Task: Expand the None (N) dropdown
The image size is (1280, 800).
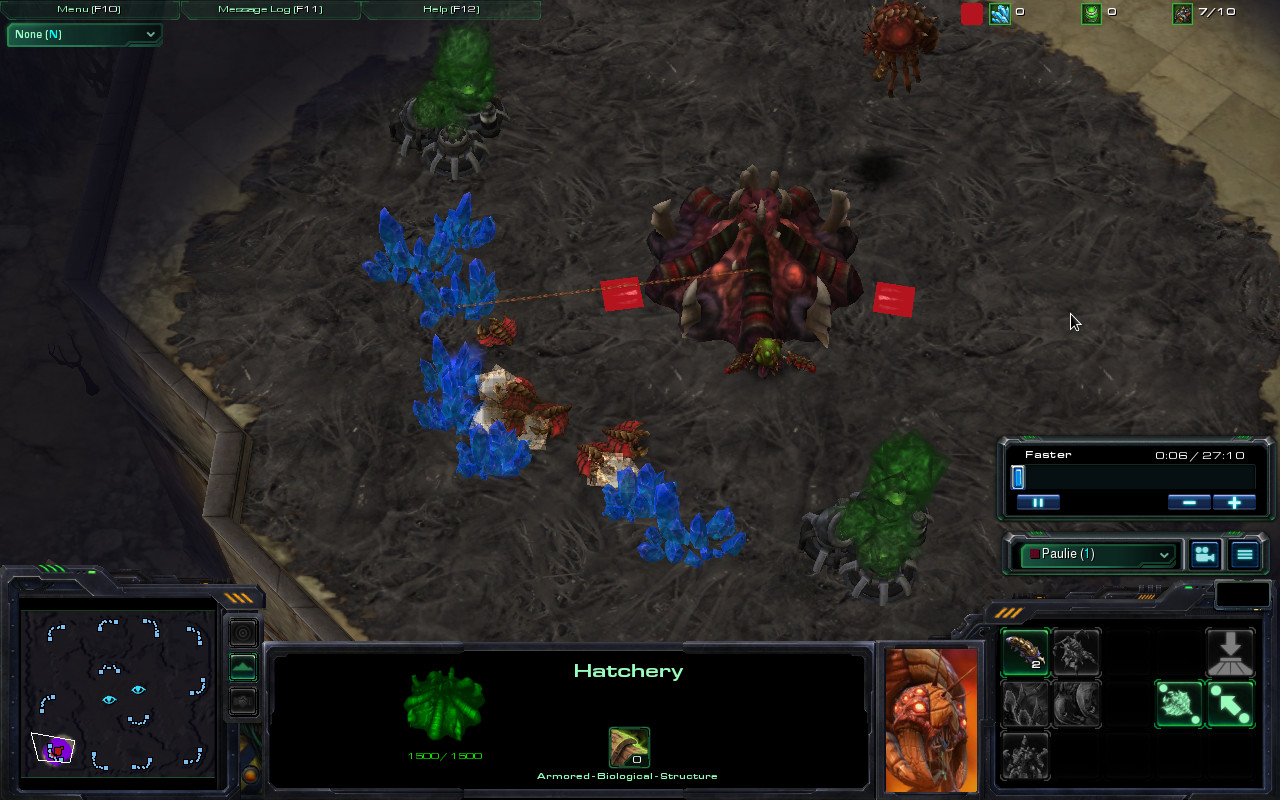Action: [x=84, y=34]
